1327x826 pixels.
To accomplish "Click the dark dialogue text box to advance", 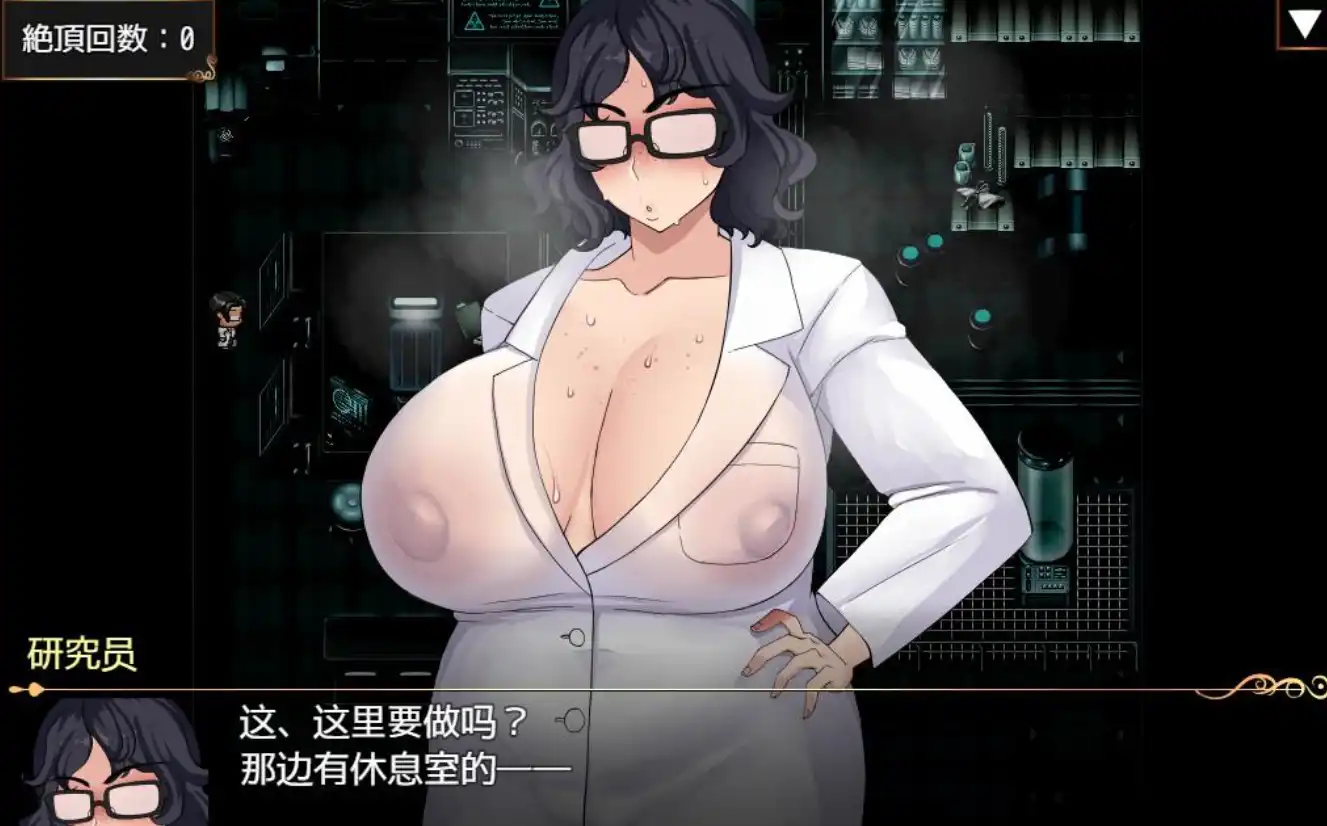I will coord(660,760).
